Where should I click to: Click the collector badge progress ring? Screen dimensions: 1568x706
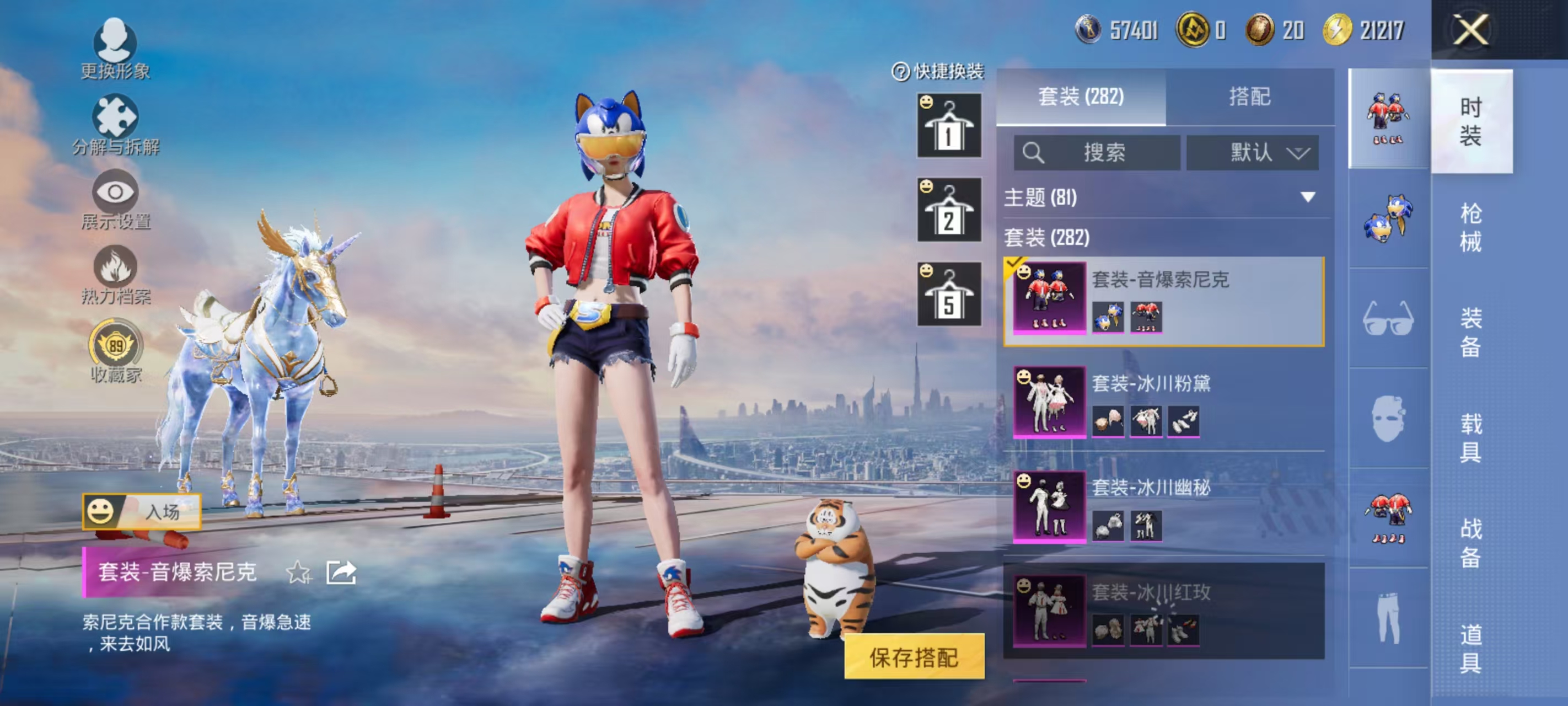coord(117,346)
